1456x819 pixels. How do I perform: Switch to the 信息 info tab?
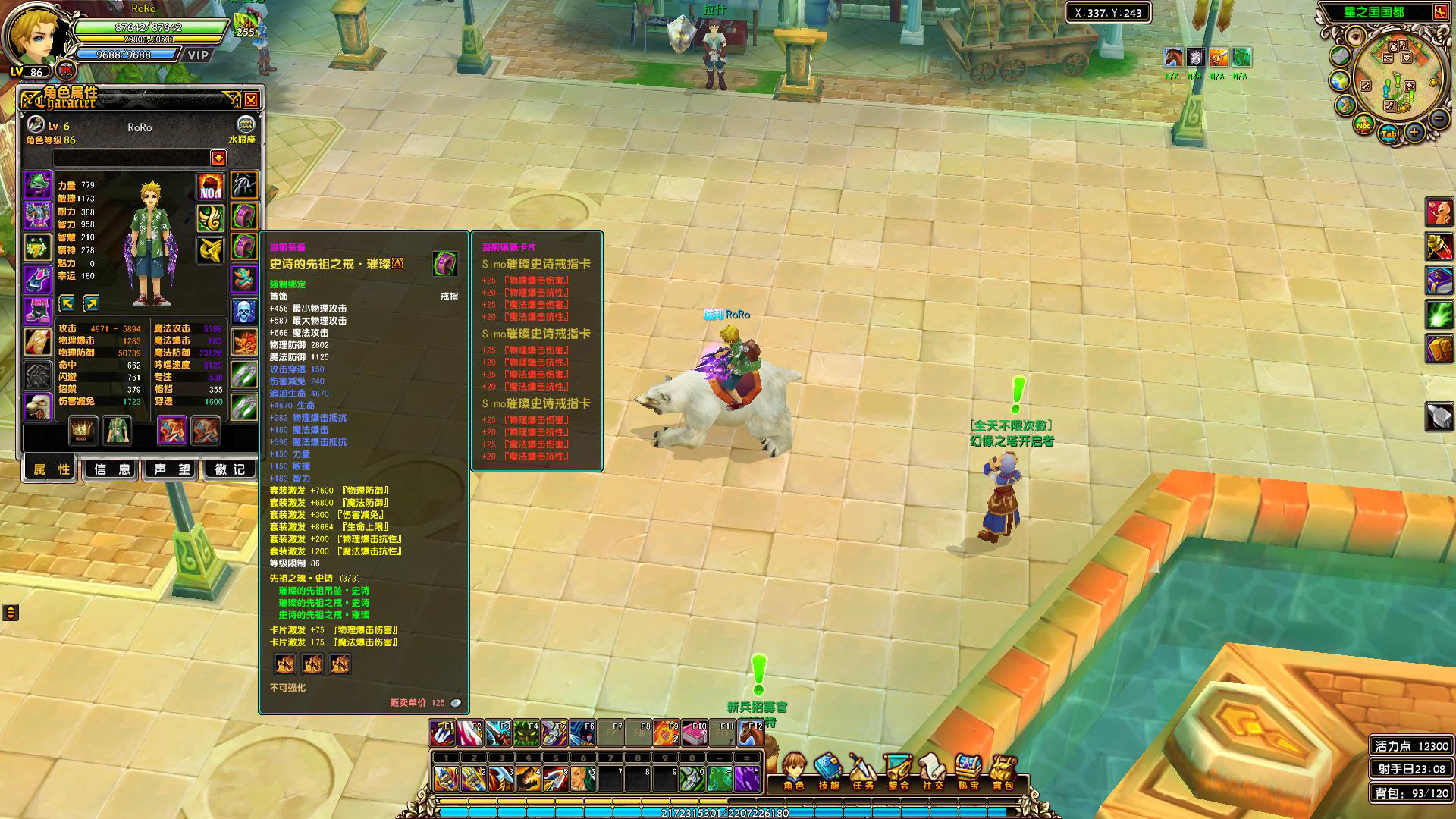click(x=112, y=469)
